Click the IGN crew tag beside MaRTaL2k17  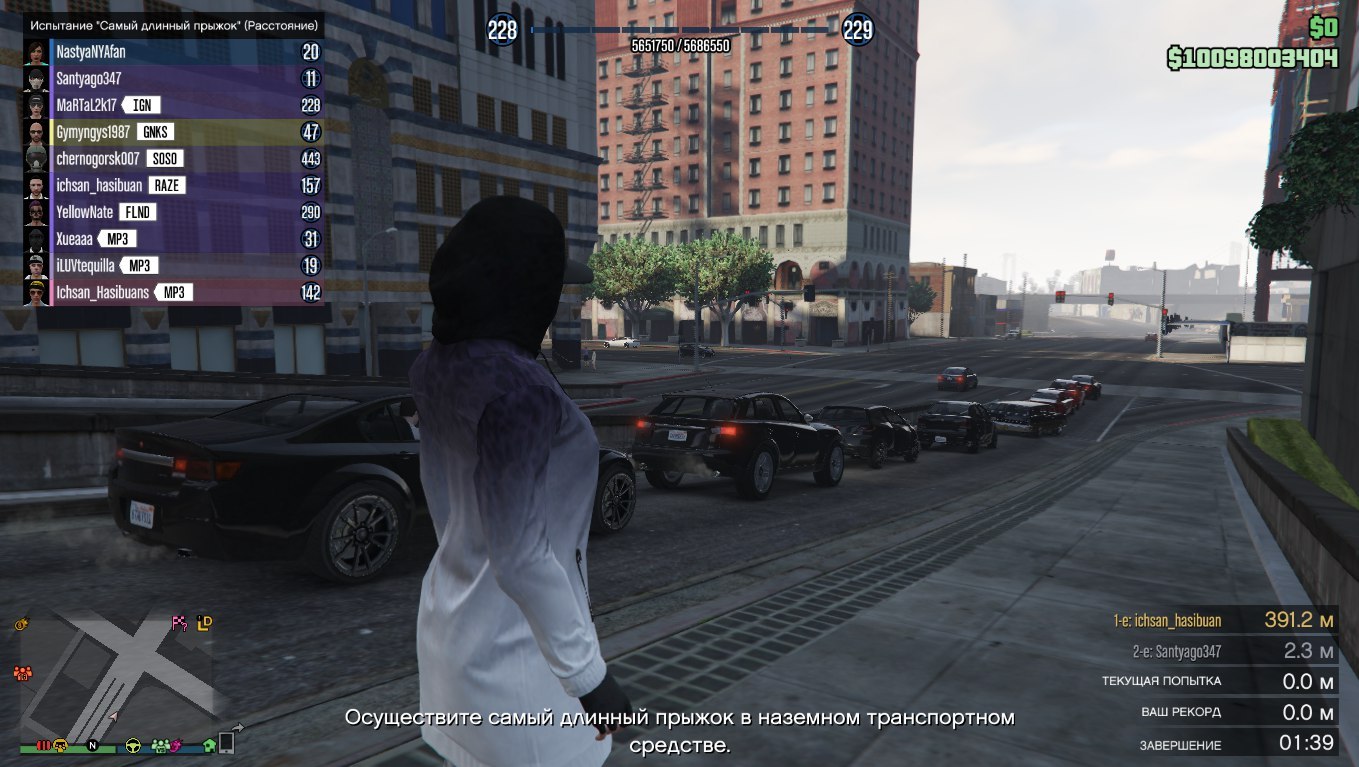(x=141, y=104)
